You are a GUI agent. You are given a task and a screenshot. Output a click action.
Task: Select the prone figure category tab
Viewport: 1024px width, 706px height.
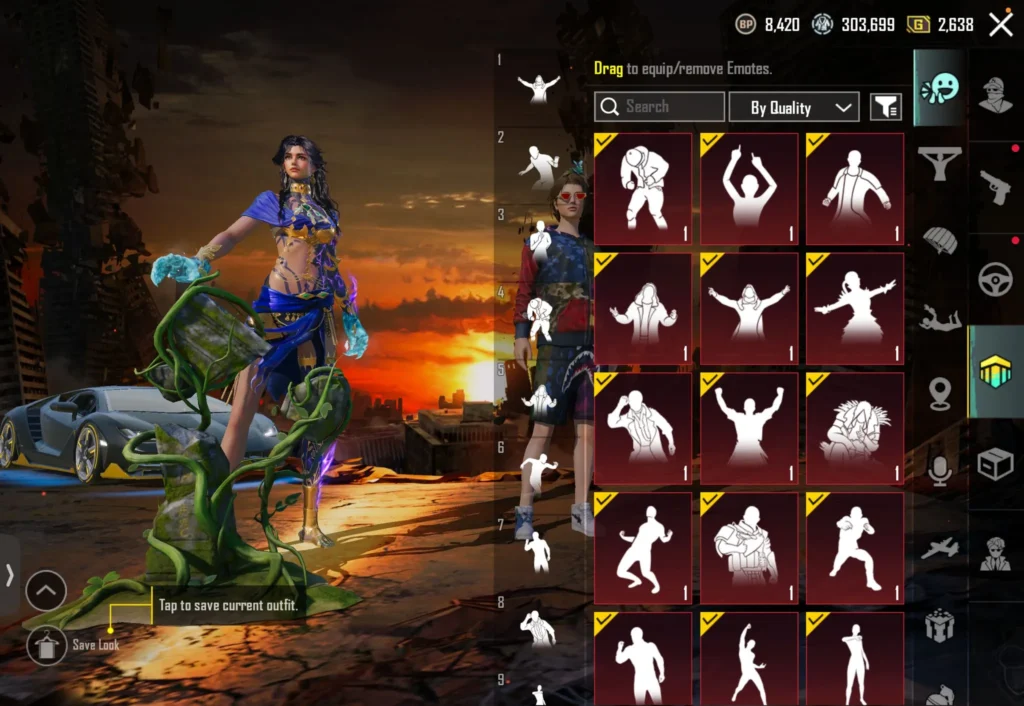click(939, 318)
